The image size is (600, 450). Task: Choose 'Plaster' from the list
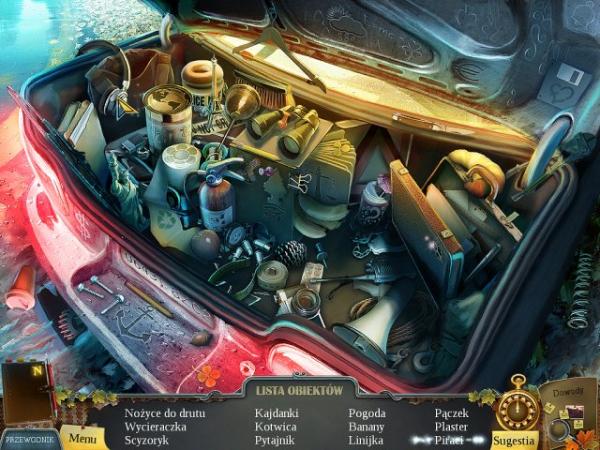451,425
